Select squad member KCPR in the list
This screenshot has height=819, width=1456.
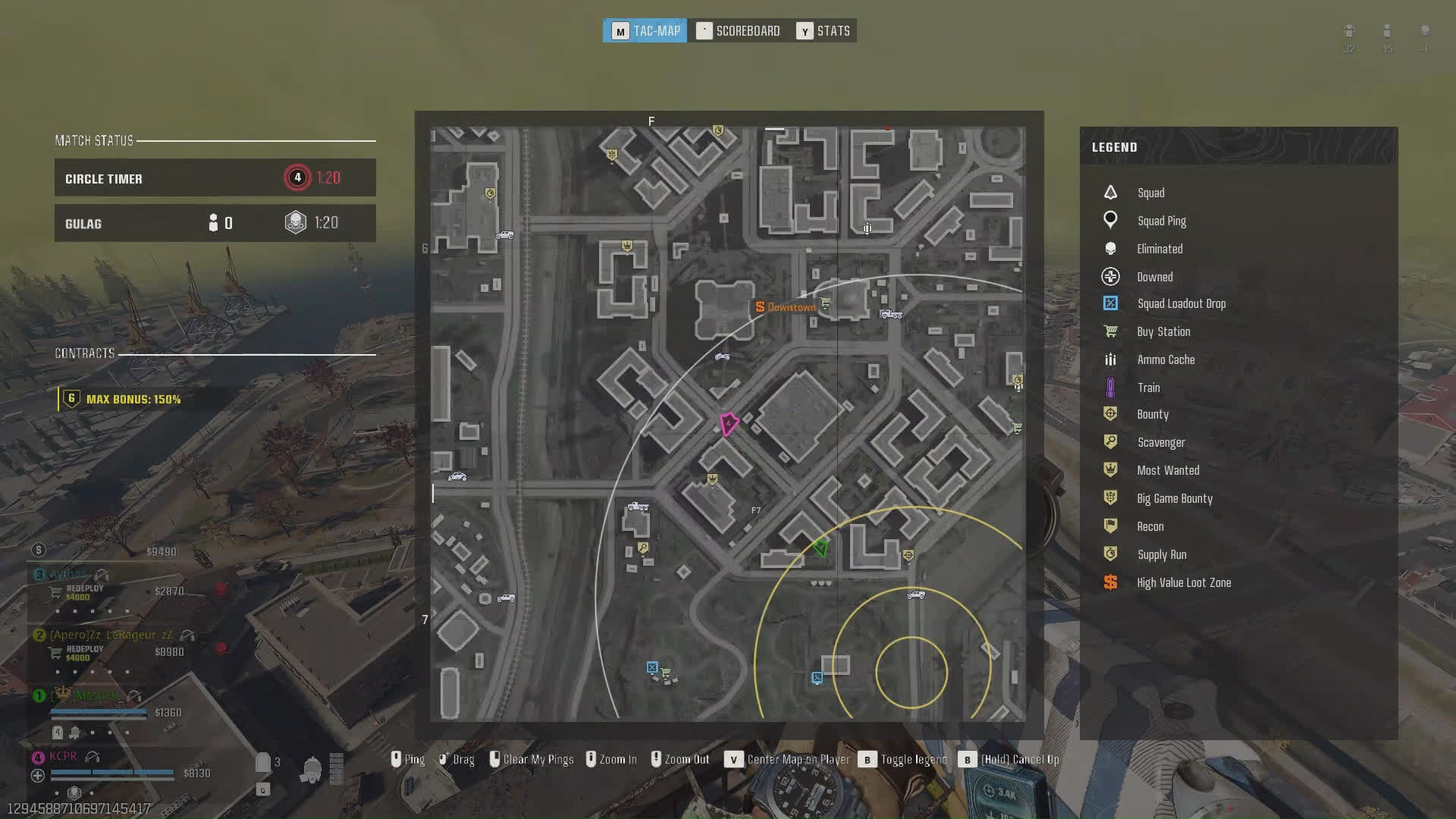(x=63, y=756)
